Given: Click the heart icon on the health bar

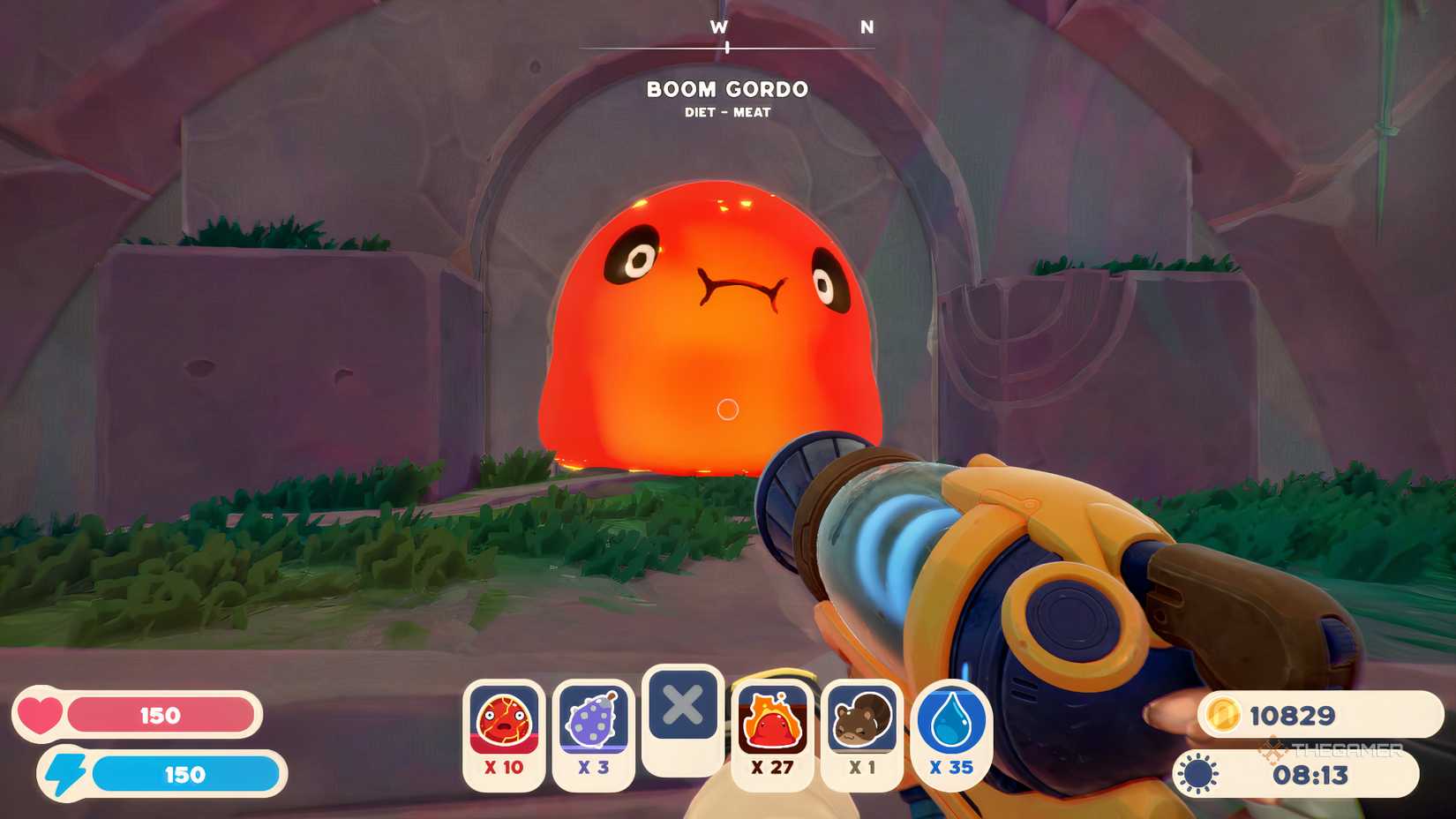Looking at the screenshot, I should point(40,715).
